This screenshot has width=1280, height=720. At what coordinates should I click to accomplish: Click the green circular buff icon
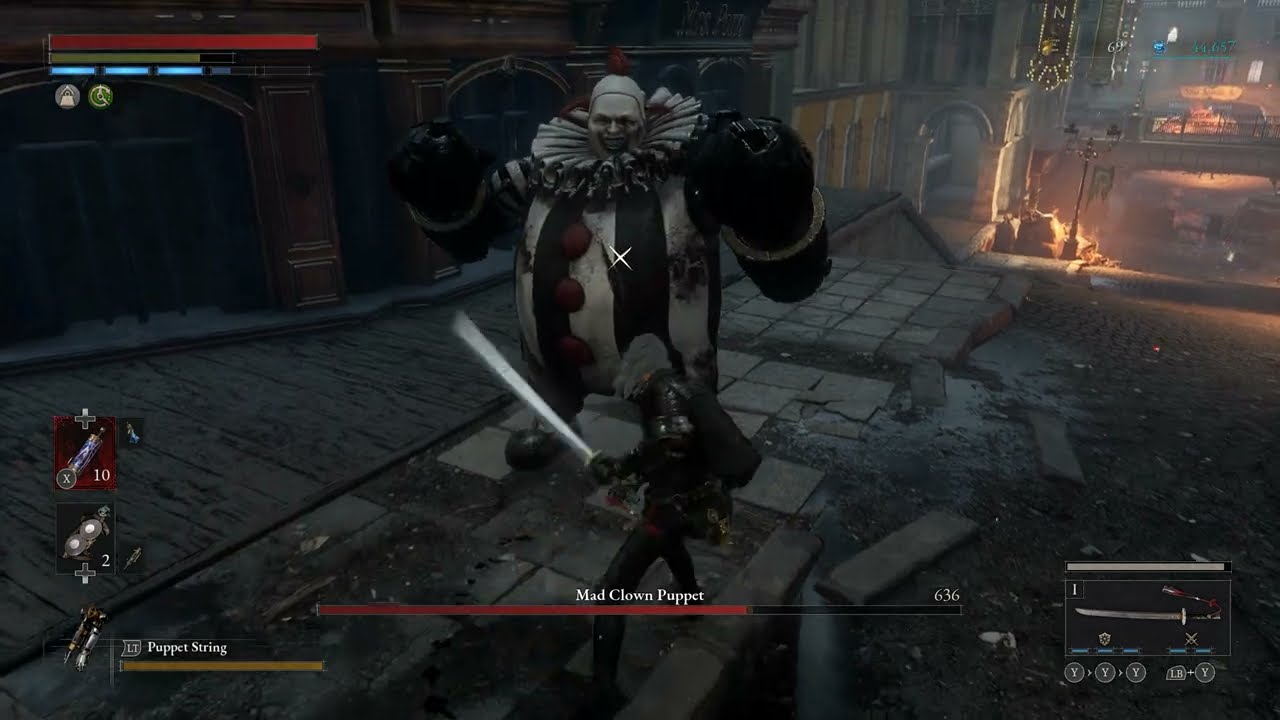click(x=100, y=96)
